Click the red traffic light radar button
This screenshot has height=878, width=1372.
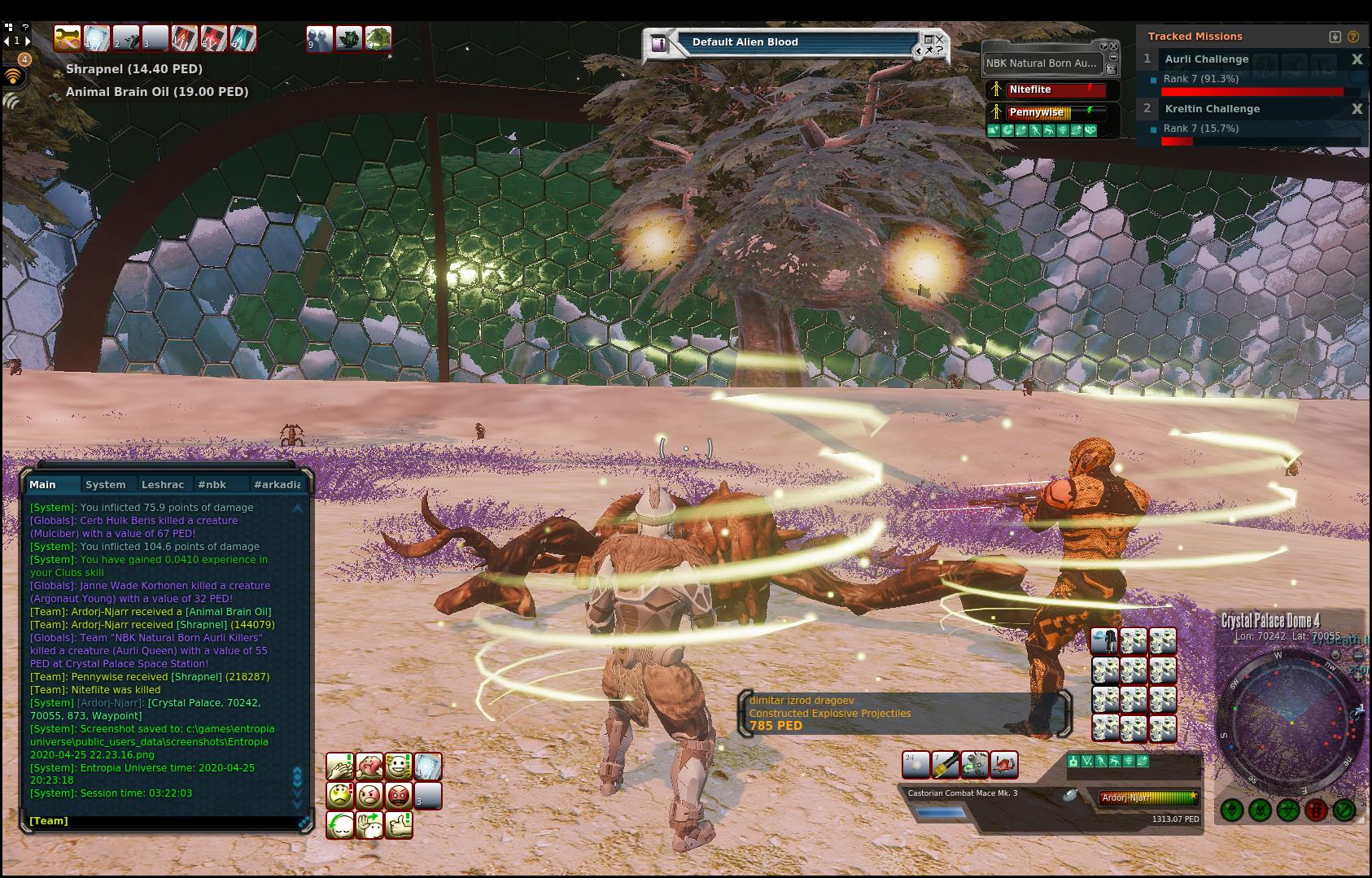[x=1316, y=810]
